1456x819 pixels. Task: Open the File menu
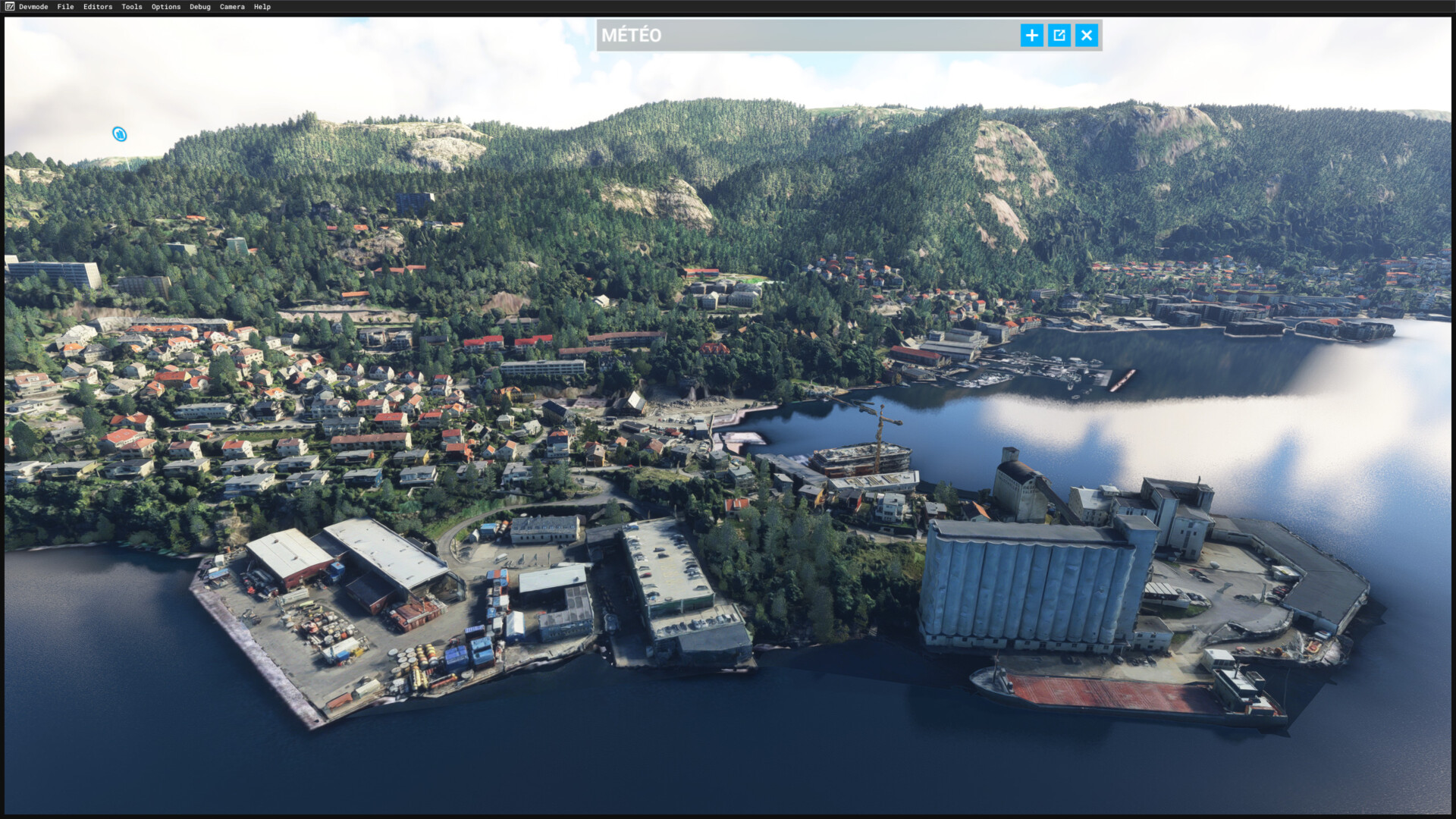tap(65, 7)
